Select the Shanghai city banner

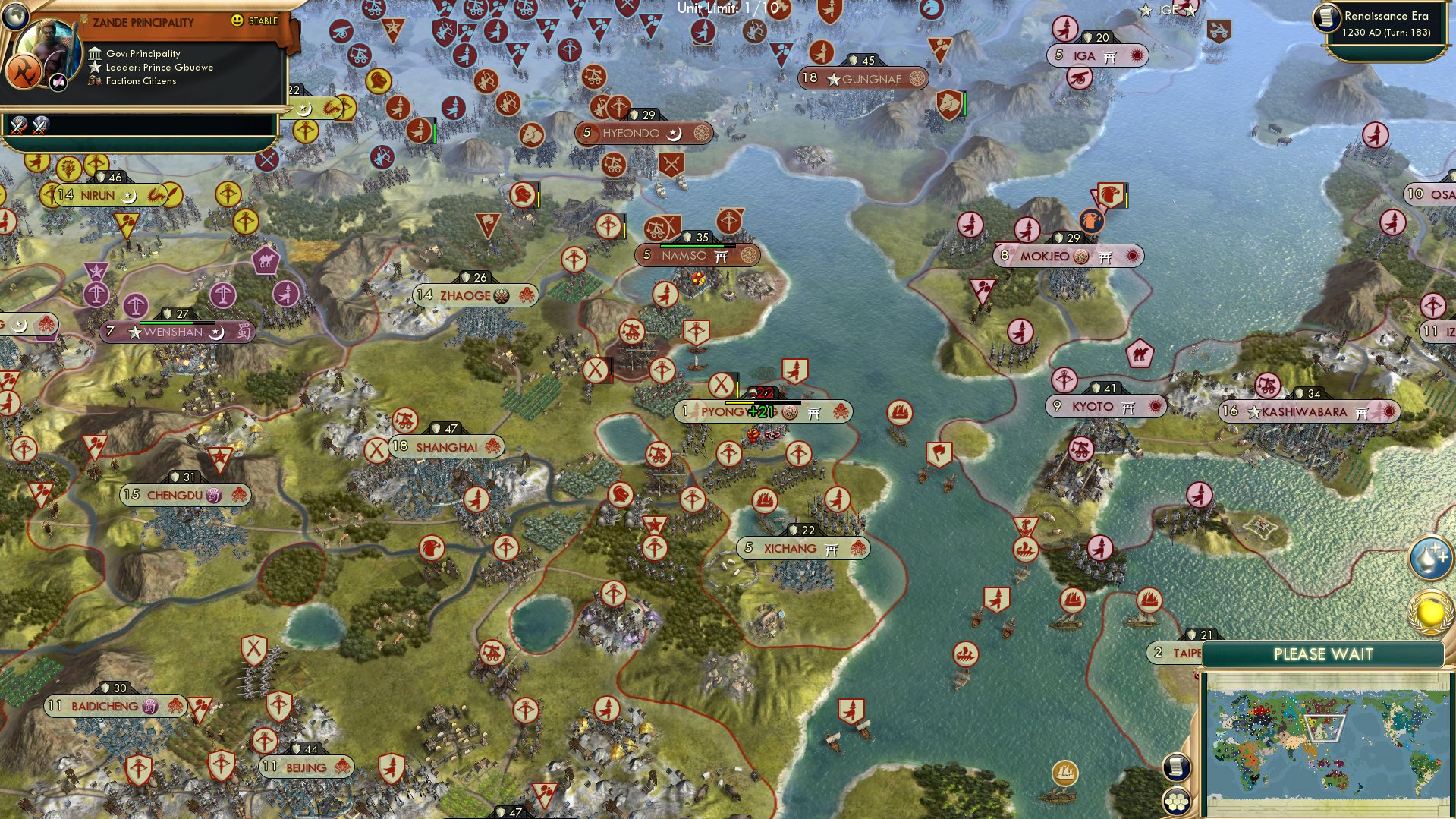[x=445, y=447]
